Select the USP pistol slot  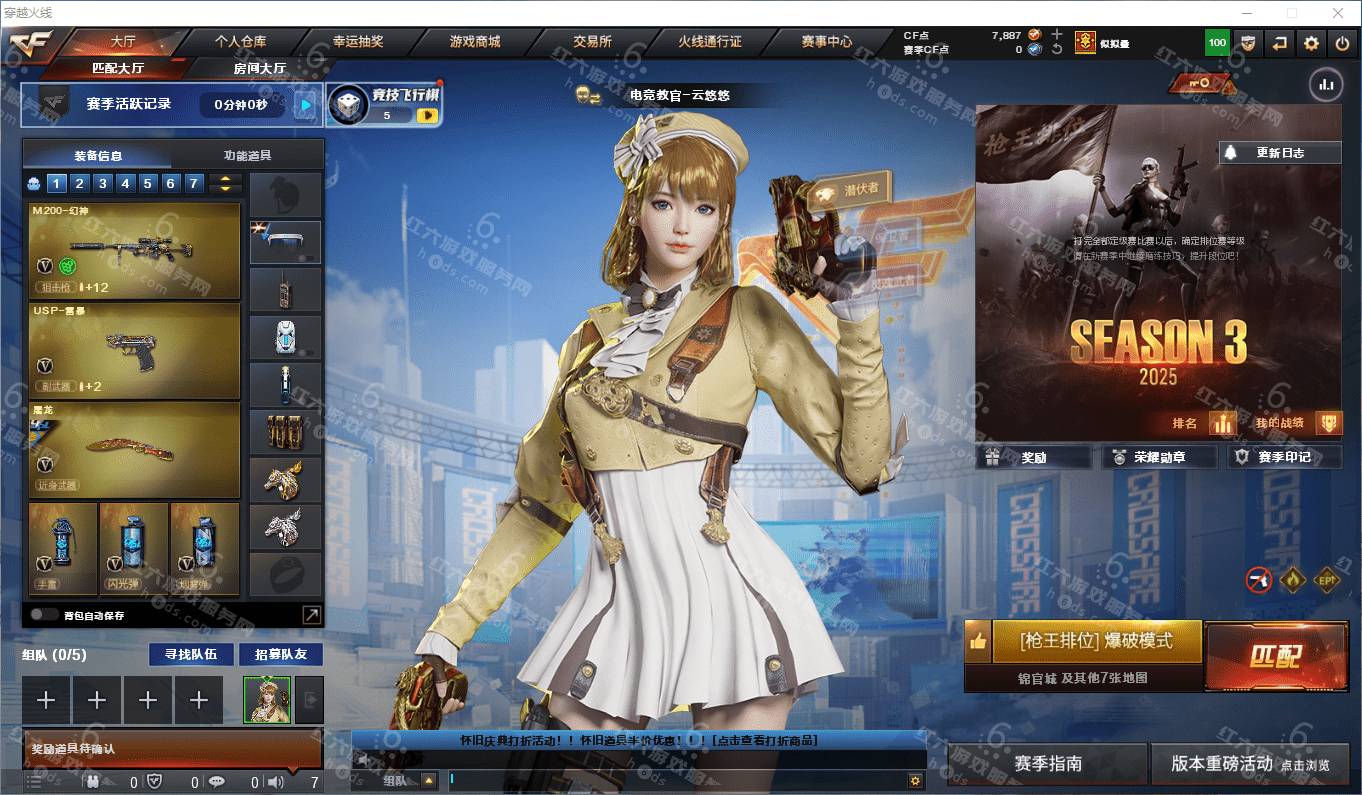[x=135, y=350]
